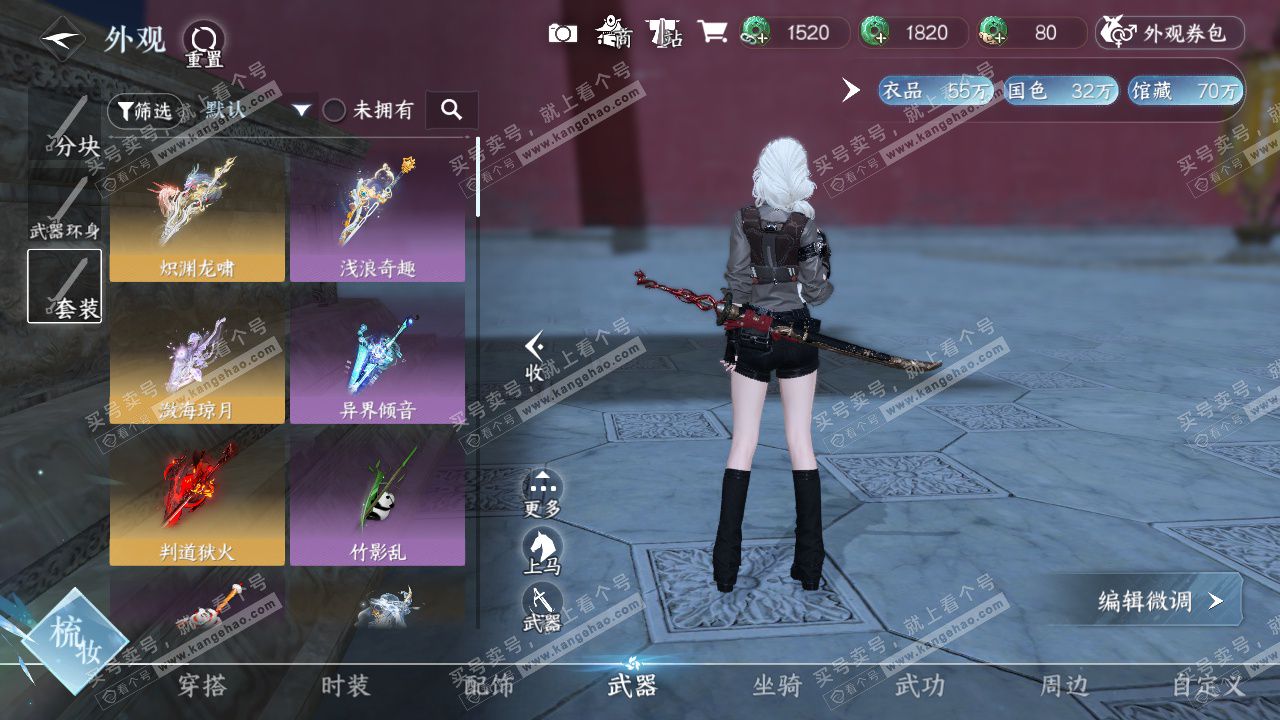
Task: Take a photo with the camera icon
Action: tap(563, 33)
